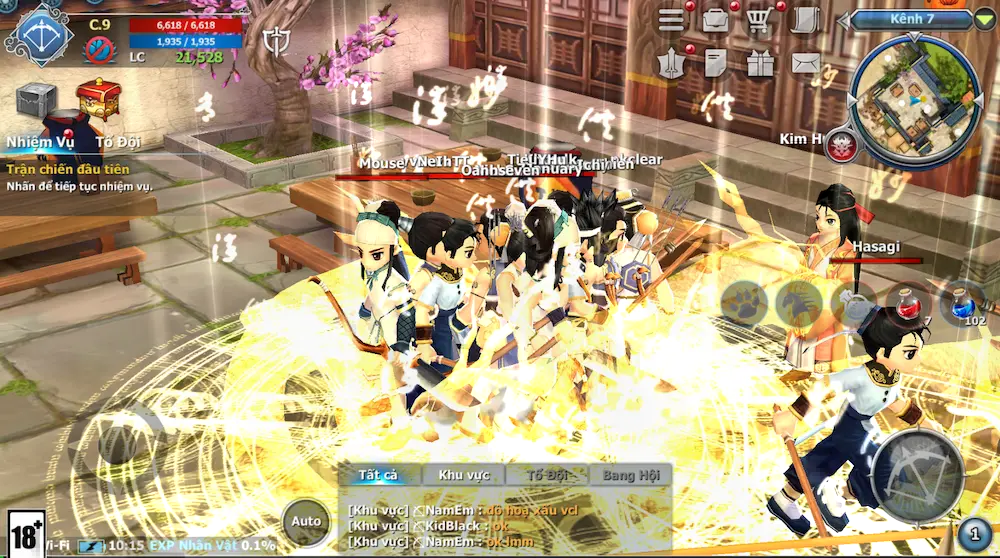Open the briefcase bag icon
The image size is (1000, 558).
[x=716, y=19]
